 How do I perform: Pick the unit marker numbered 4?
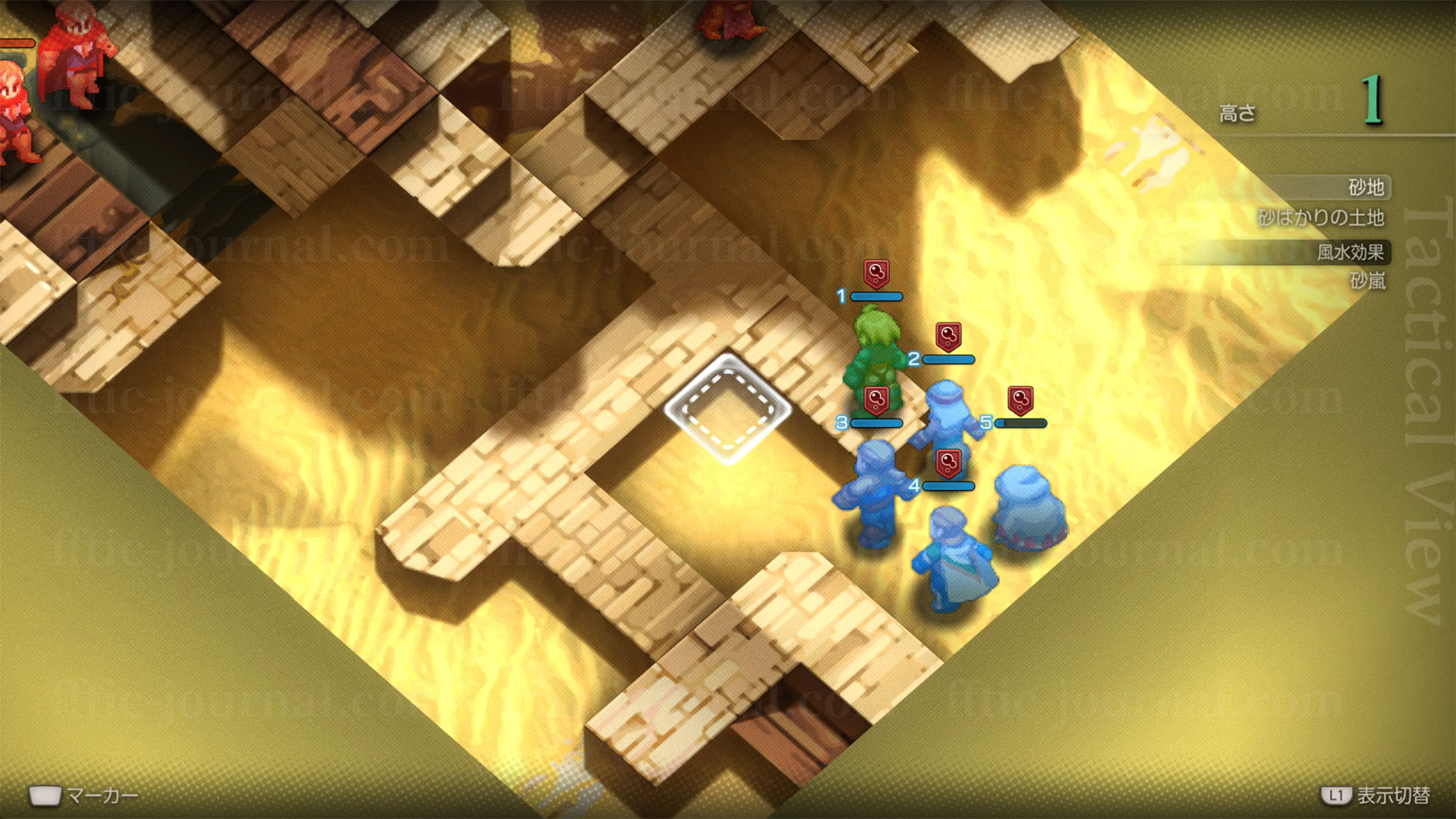tap(948, 464)
